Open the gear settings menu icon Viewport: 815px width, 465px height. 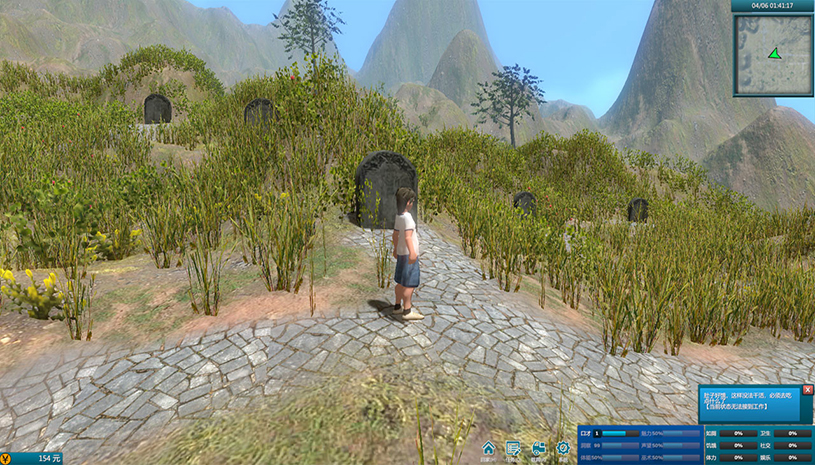(563, 448)
